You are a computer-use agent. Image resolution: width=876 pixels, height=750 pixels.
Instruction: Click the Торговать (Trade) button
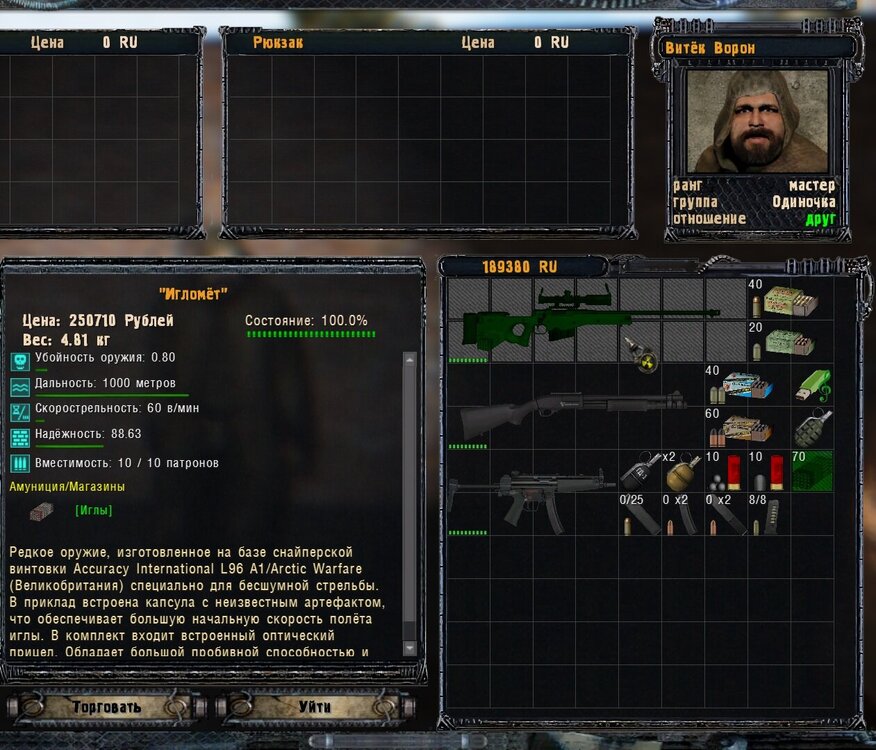click(x=106, y=707)
